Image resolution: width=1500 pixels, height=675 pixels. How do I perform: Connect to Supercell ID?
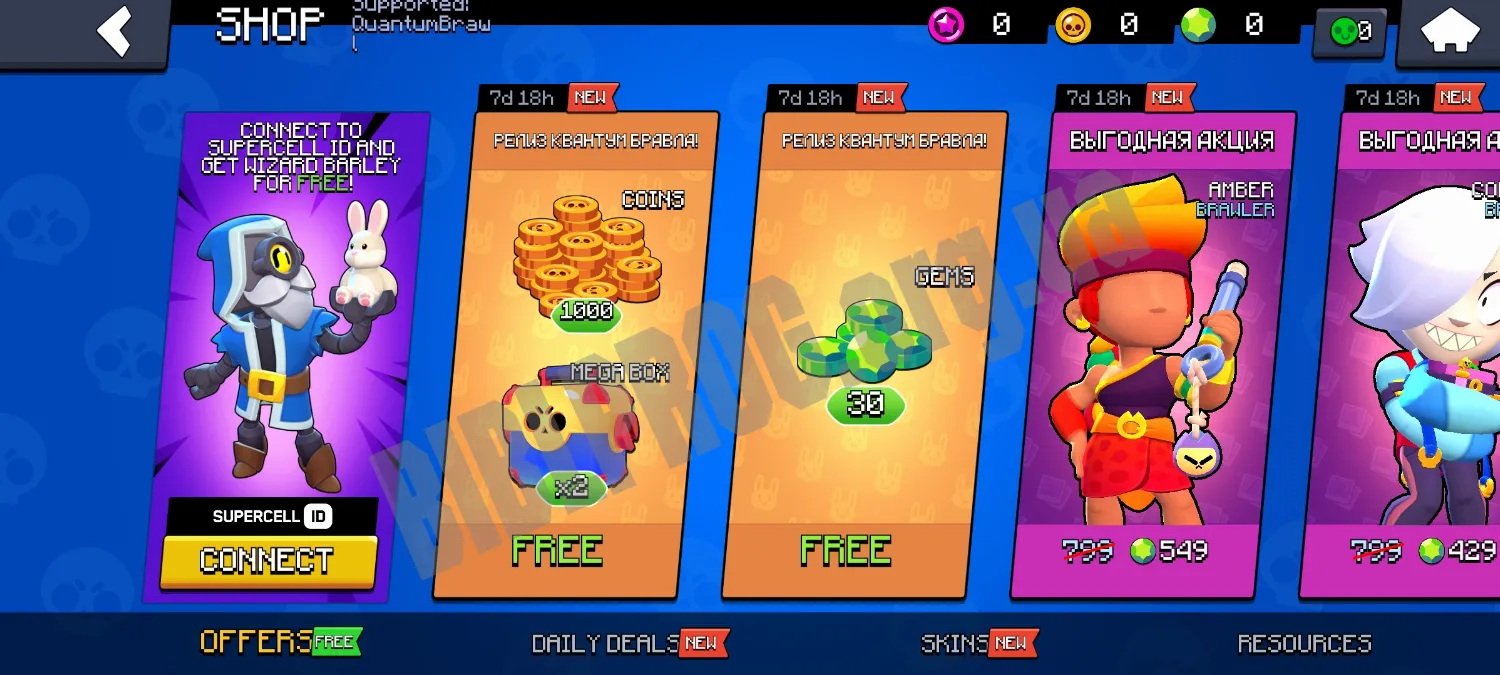click(268, 560)
